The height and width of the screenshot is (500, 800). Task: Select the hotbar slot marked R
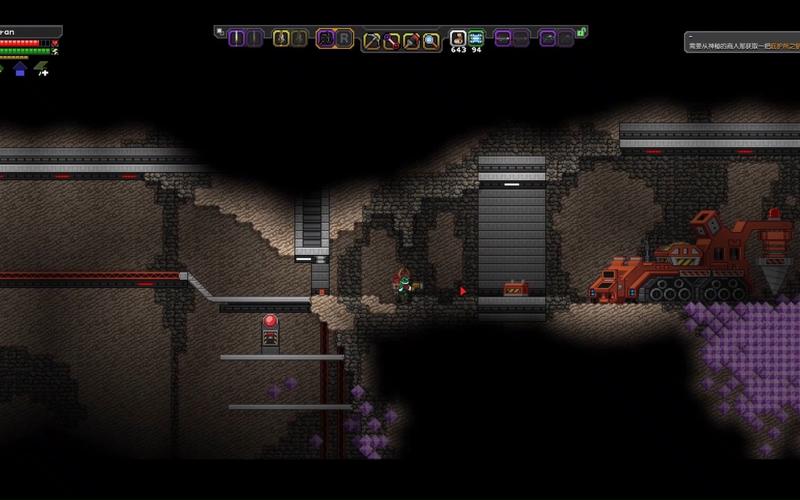(344, 38)
